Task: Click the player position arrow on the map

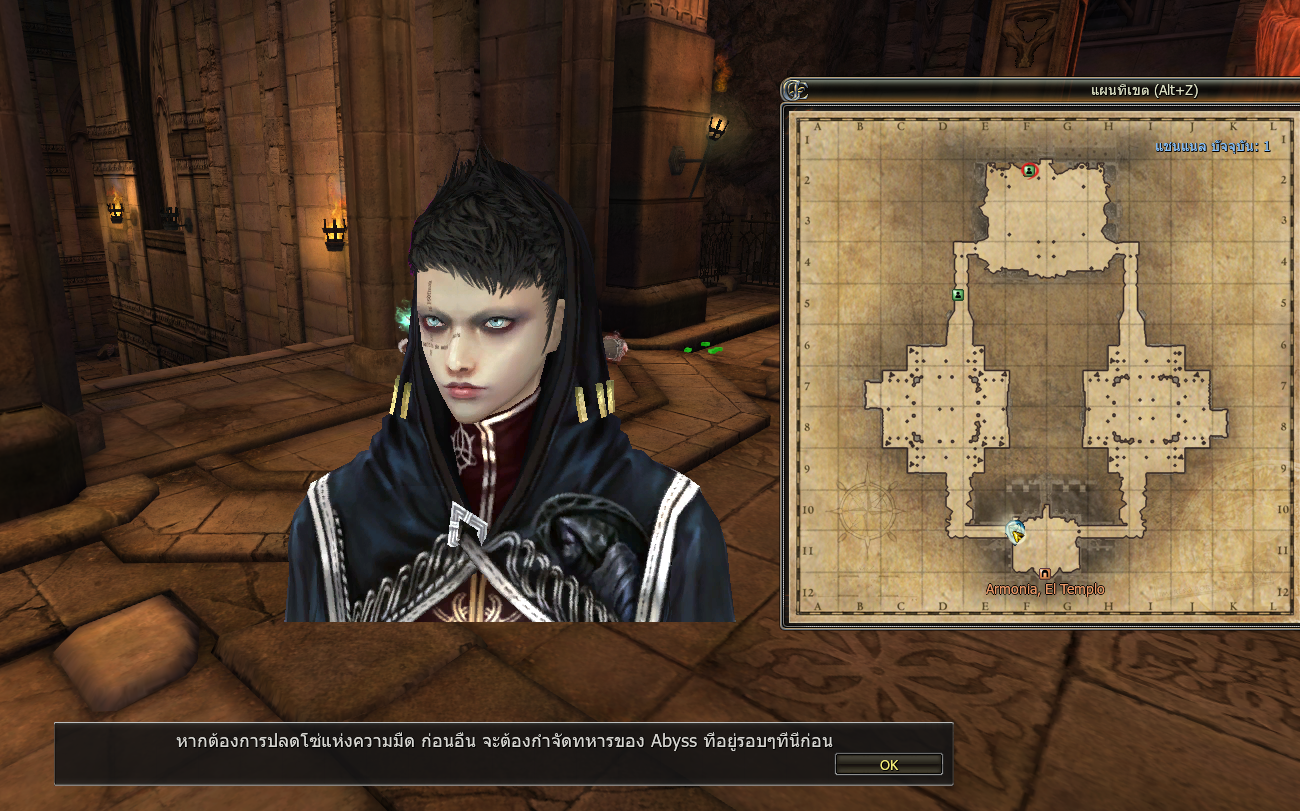Action: tap(1017, 534)
